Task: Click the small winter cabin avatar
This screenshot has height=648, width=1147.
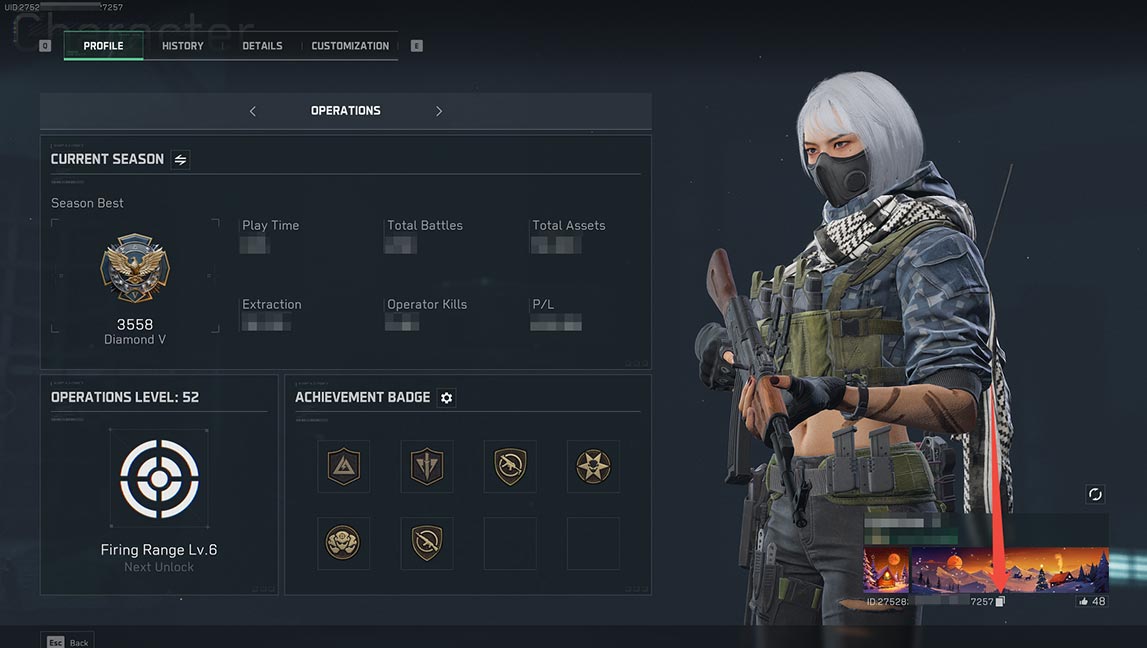Action: 887,570
